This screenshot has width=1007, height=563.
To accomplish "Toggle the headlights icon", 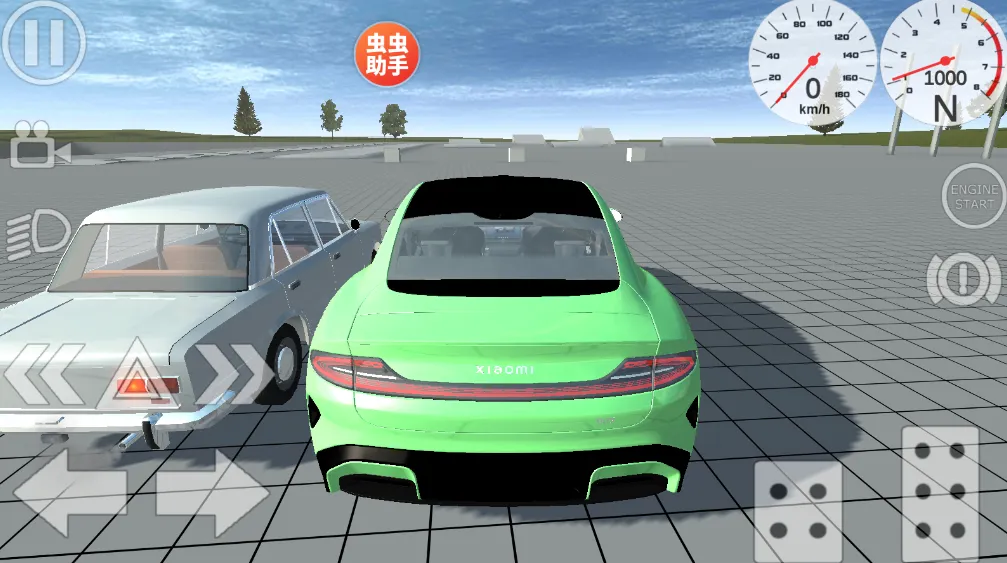I will pos(37,235).
